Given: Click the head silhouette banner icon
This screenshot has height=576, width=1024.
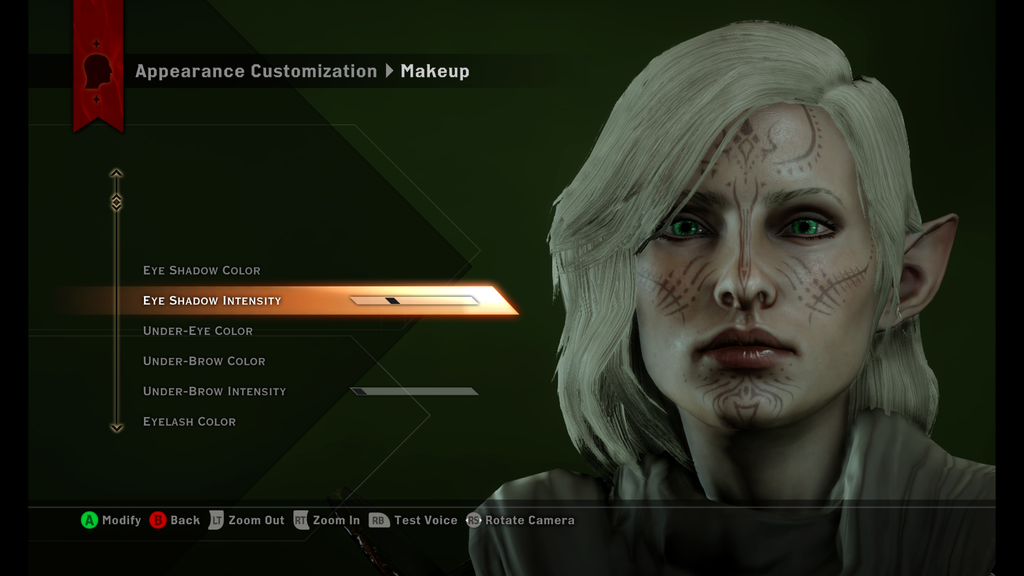Looking at the screenshot, I should click(x=98, y=71).
